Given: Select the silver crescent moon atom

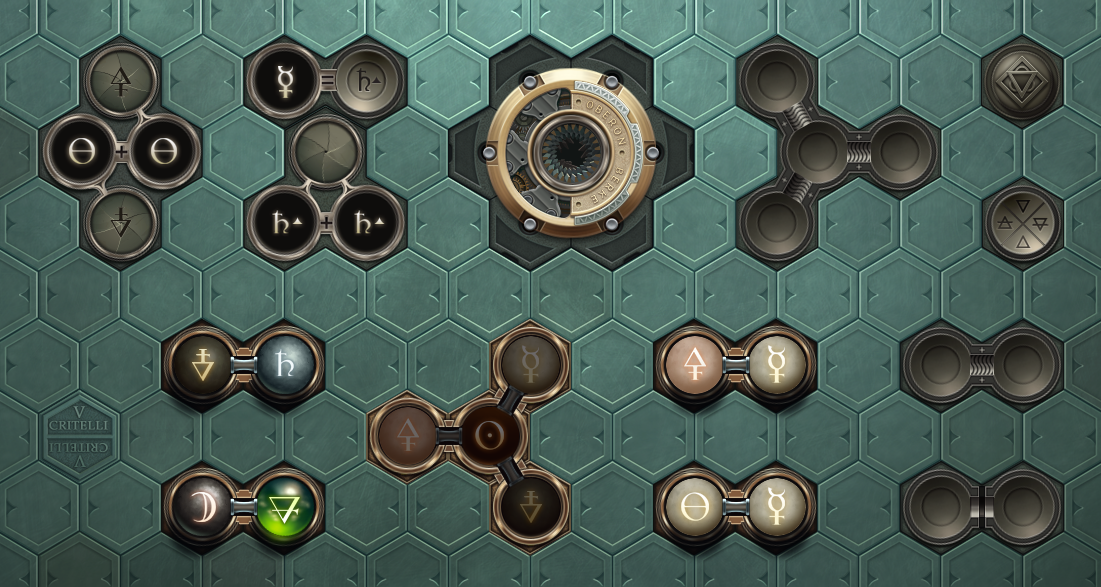Looking at the screenshot, I should (202, 508).
